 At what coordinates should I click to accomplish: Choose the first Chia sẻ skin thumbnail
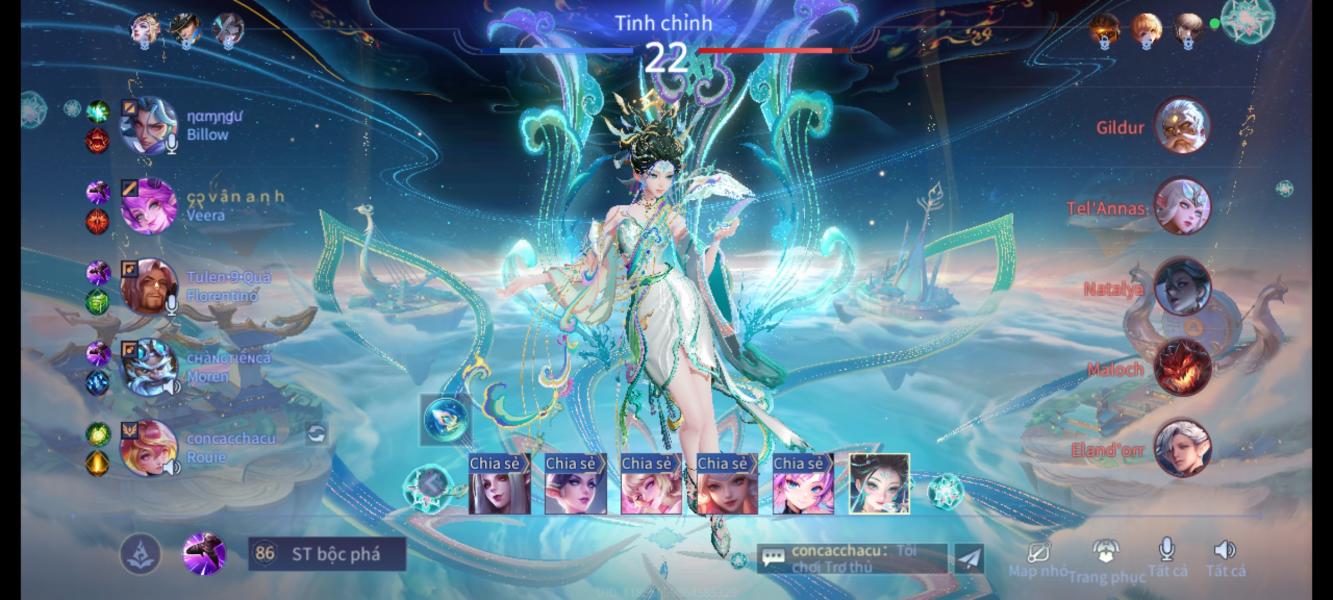499,484
